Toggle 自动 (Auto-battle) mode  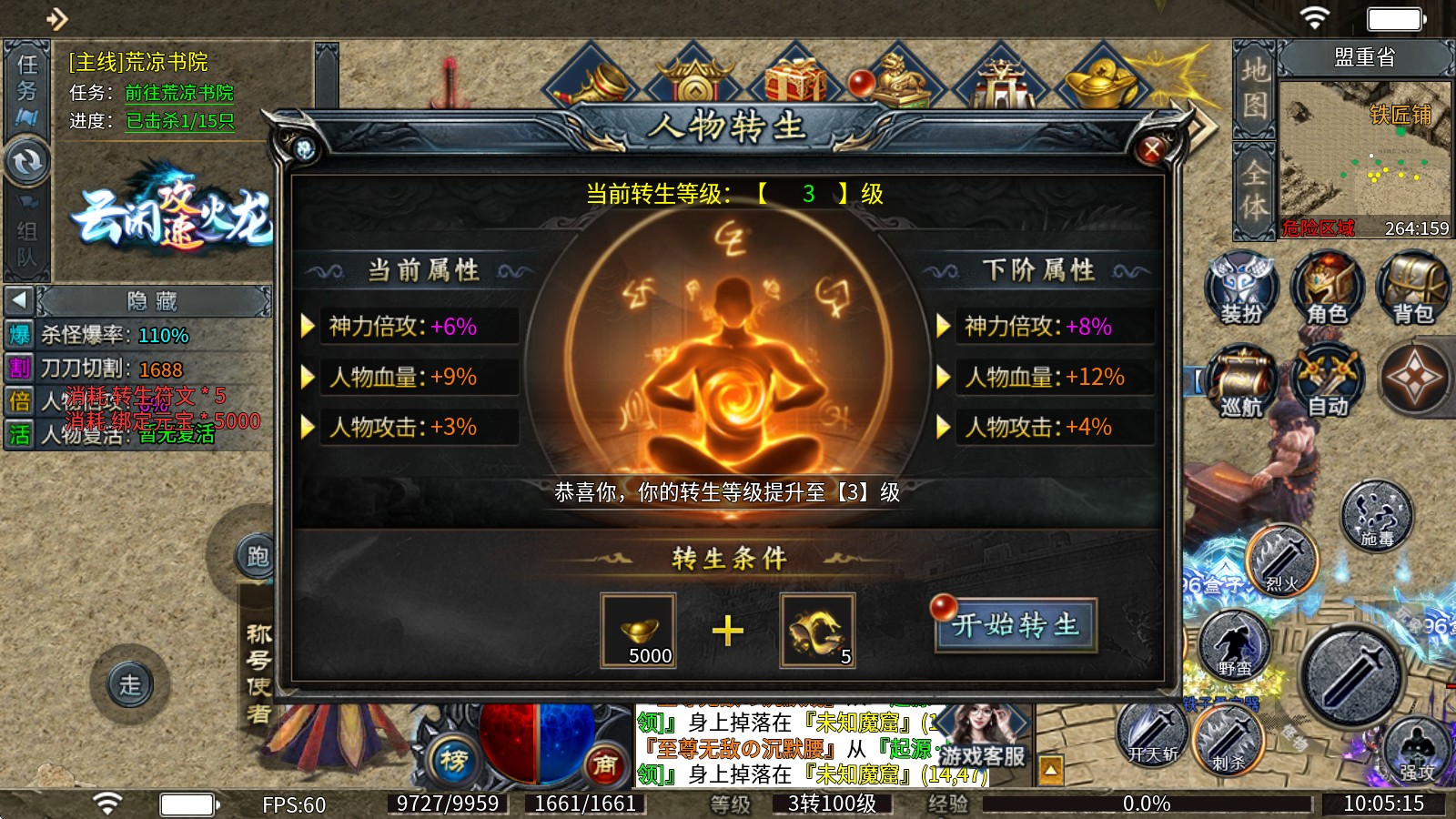[x=1327, y=380]
